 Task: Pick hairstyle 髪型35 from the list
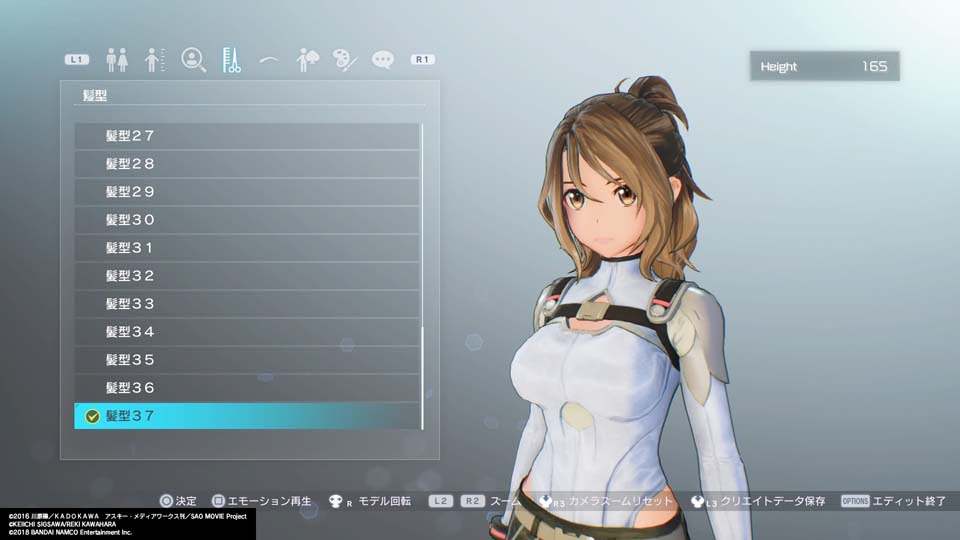[x=247, y=360]
